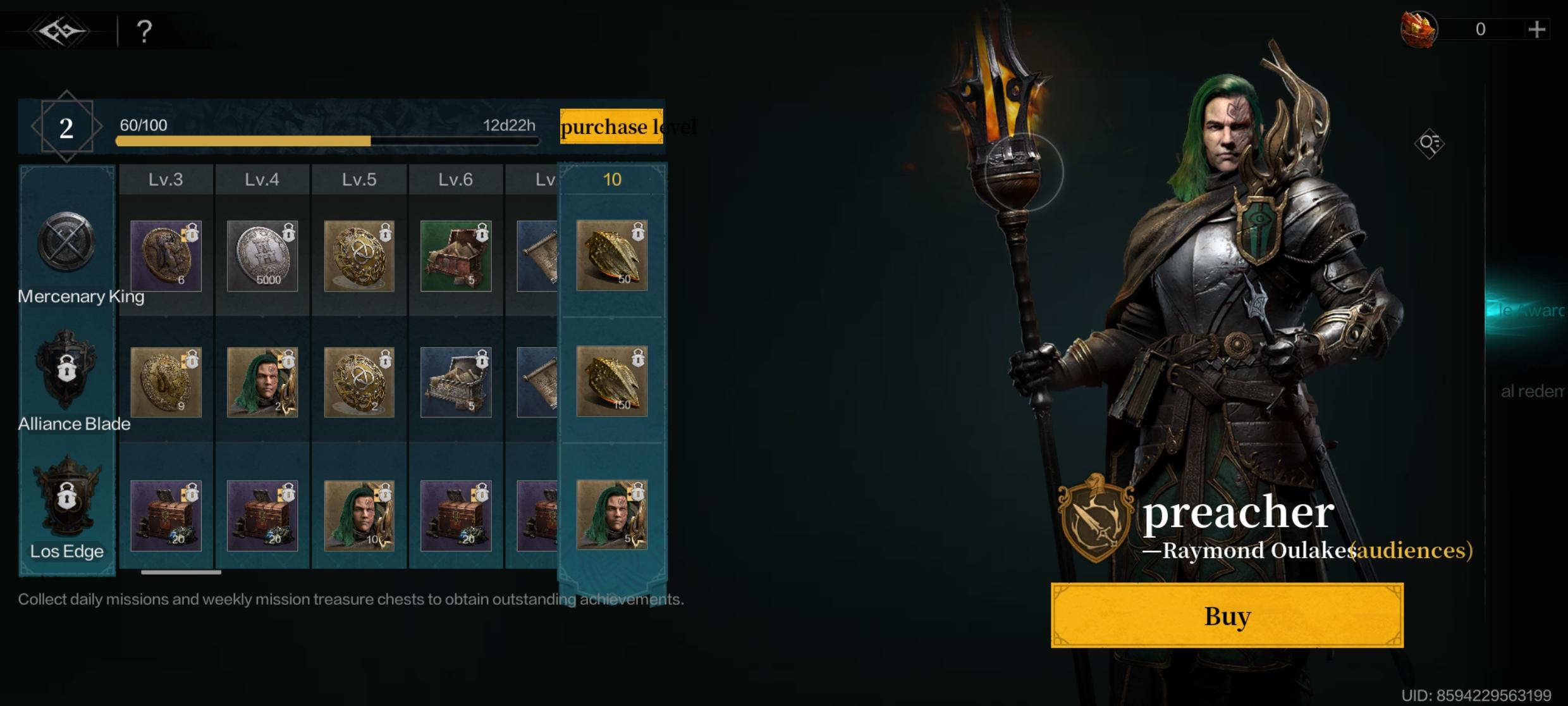This screenshot has height=706, width=1568.
Task: Click the purchase level button
Action: click(x=611, y=127)
